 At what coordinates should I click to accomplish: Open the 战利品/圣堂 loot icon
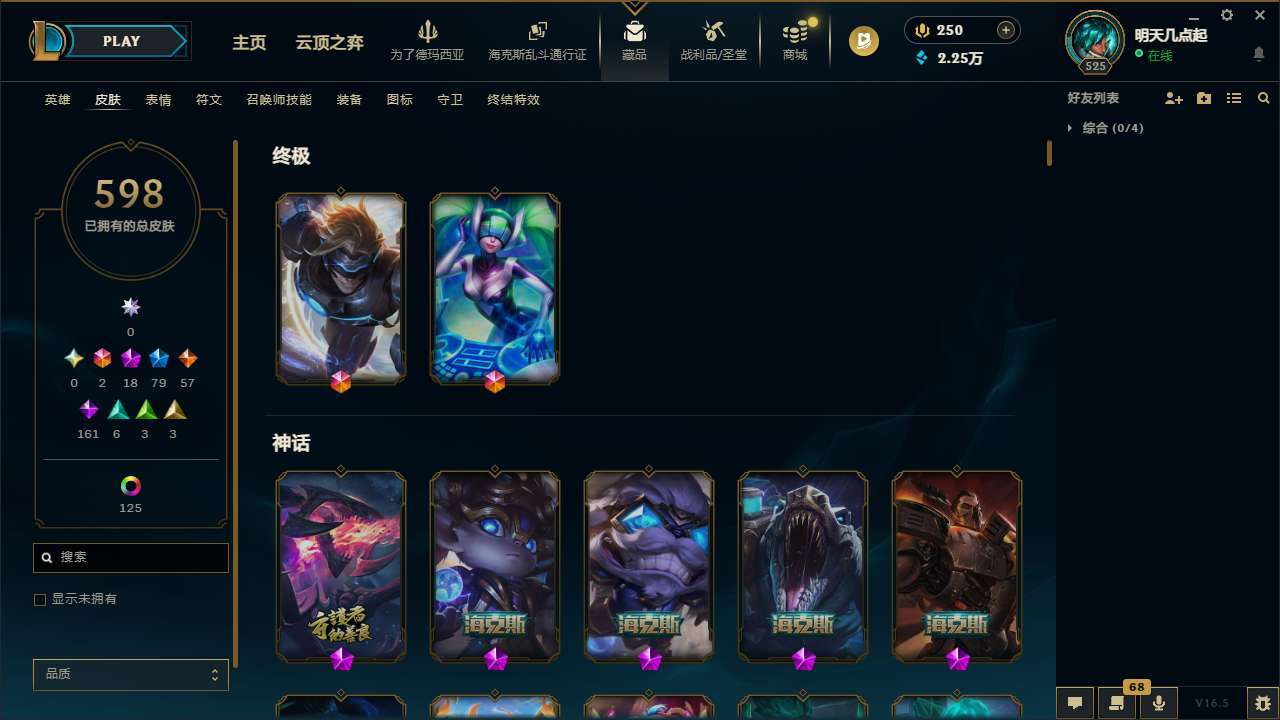pyautogui.click(x=714, y=40)
